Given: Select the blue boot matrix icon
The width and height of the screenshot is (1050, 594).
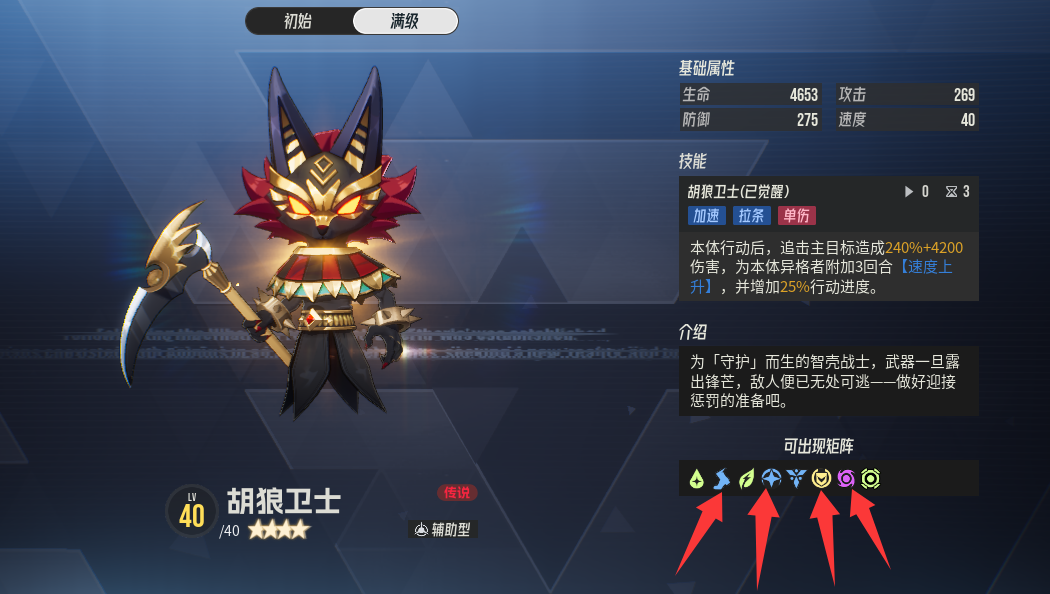Looking at the screenshot, I should tap(722, 479).
